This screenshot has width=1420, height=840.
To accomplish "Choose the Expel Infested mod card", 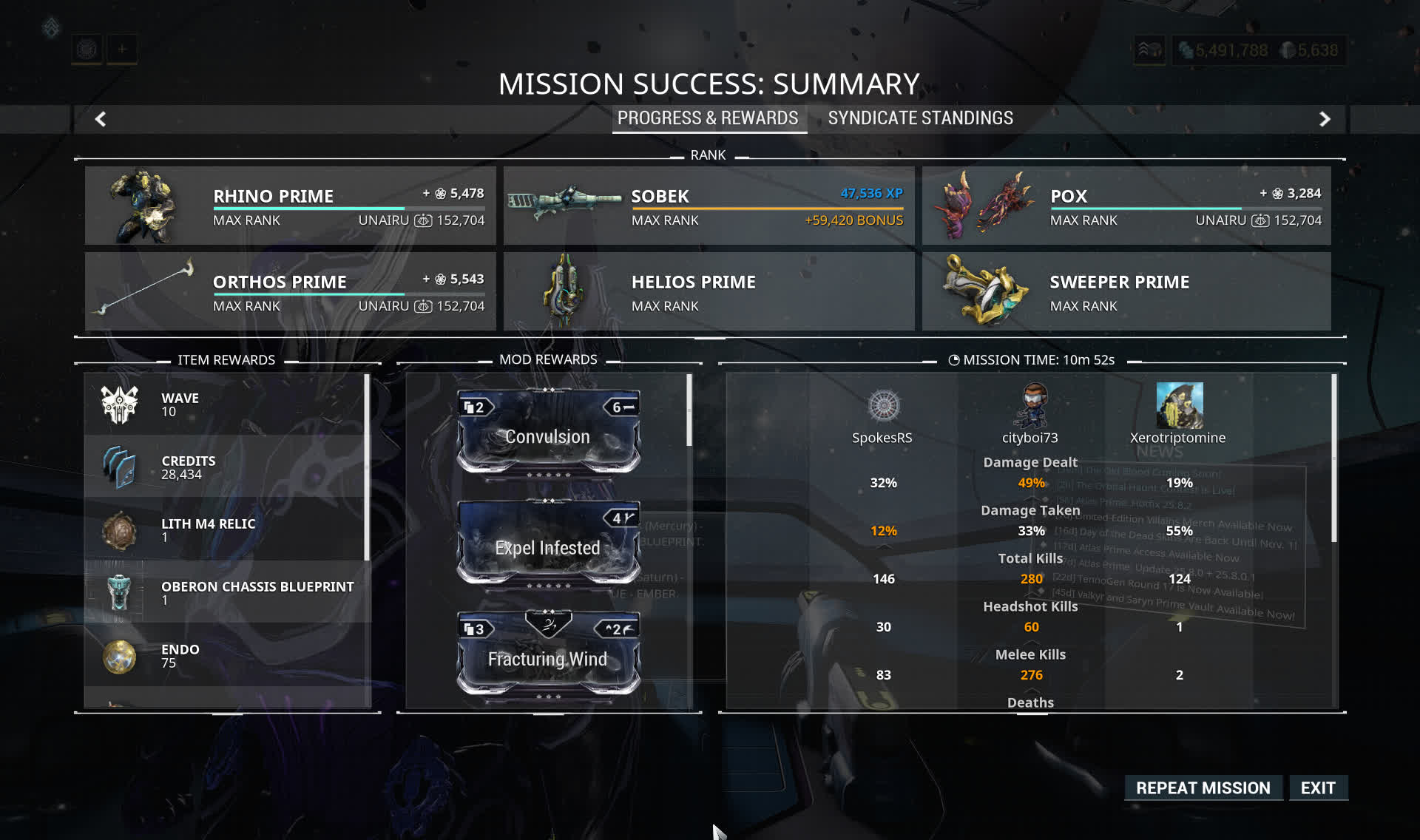I will tap(548, 543).
